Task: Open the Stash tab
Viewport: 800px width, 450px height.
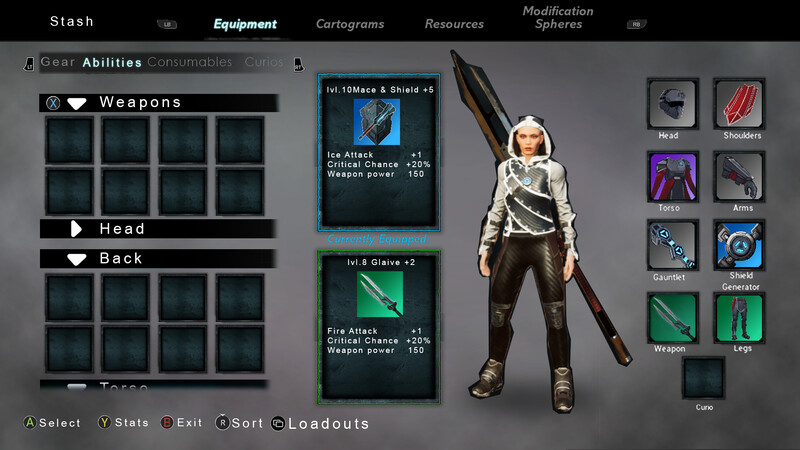Action: 72,21
